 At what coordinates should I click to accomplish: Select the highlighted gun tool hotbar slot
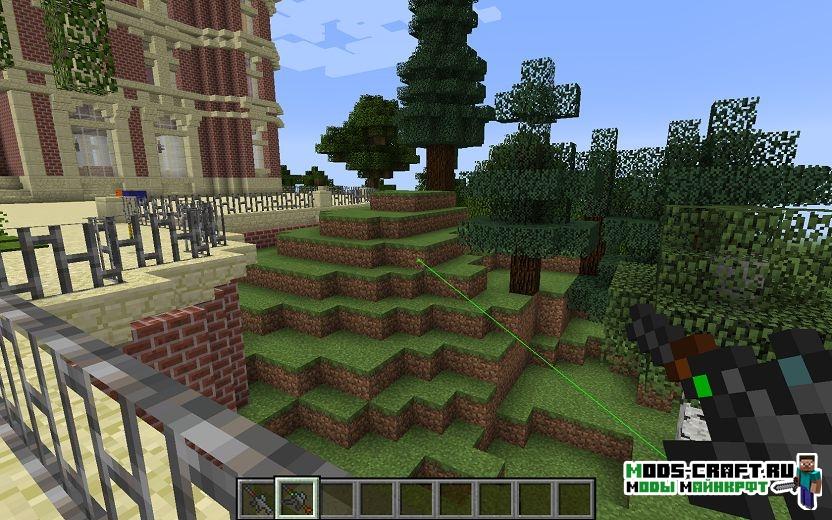298,495
